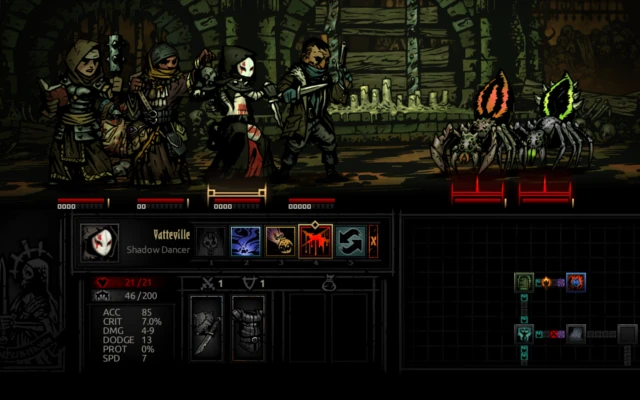
Task: Select the grey unexplored room beside red marker
Action: (x=577, y=334)
